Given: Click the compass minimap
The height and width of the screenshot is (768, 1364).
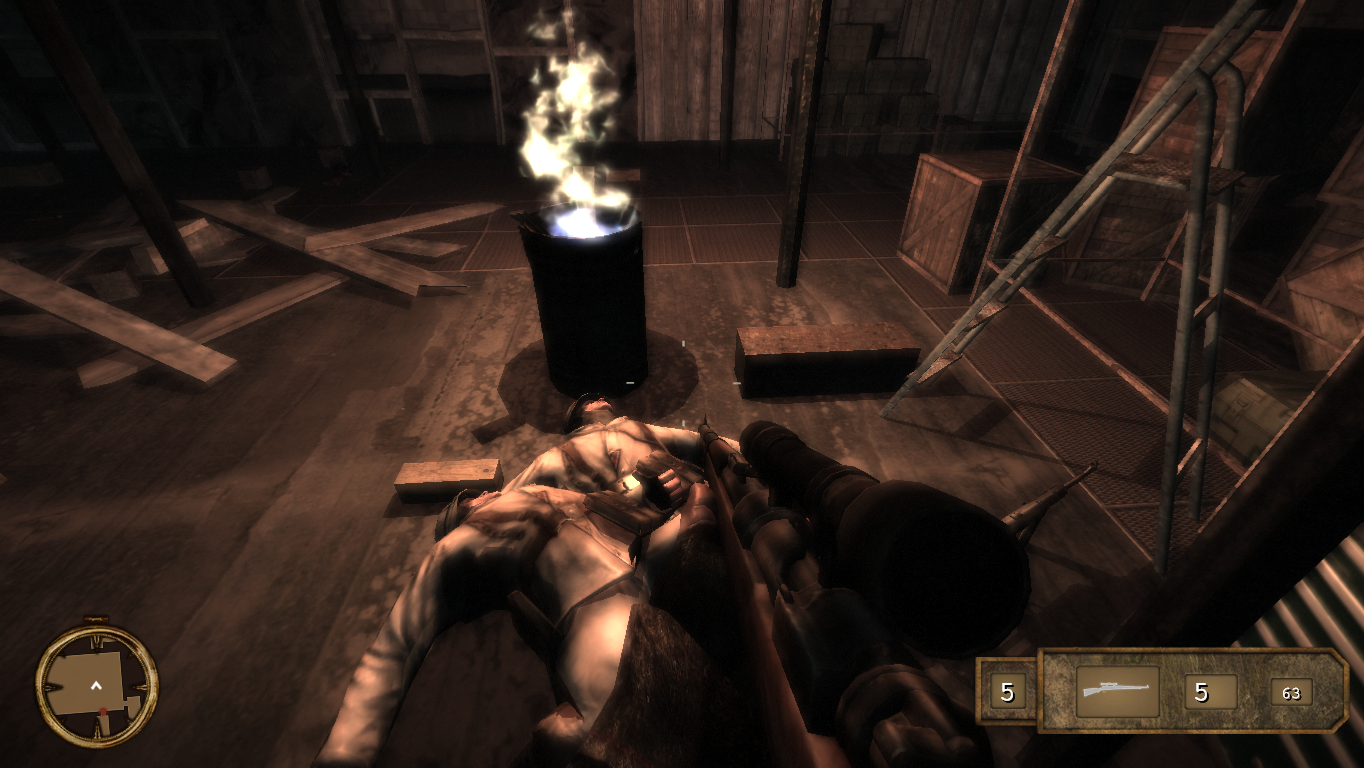Looking at the screenshot, I should click(x=97, y=684).
